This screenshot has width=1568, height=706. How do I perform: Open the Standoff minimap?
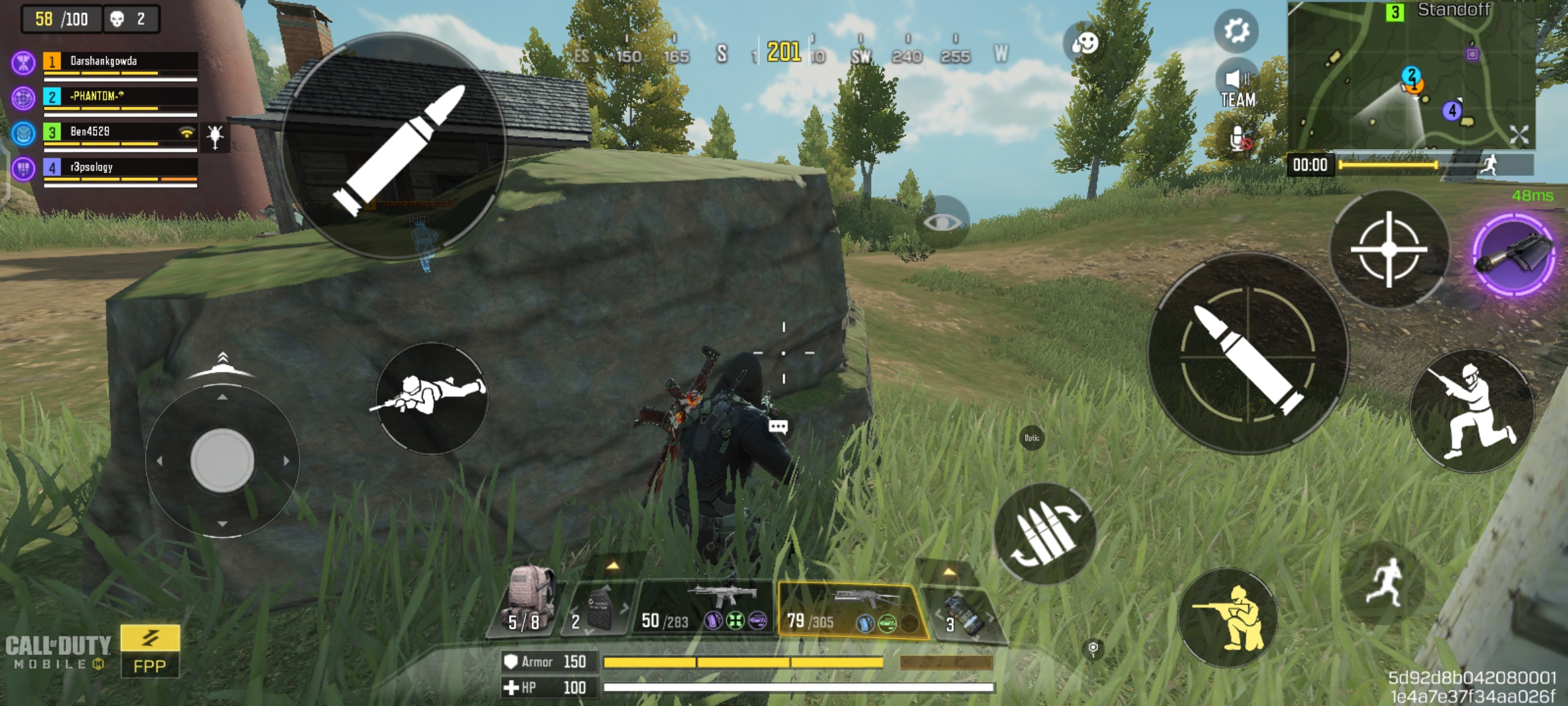[1411, 75]
